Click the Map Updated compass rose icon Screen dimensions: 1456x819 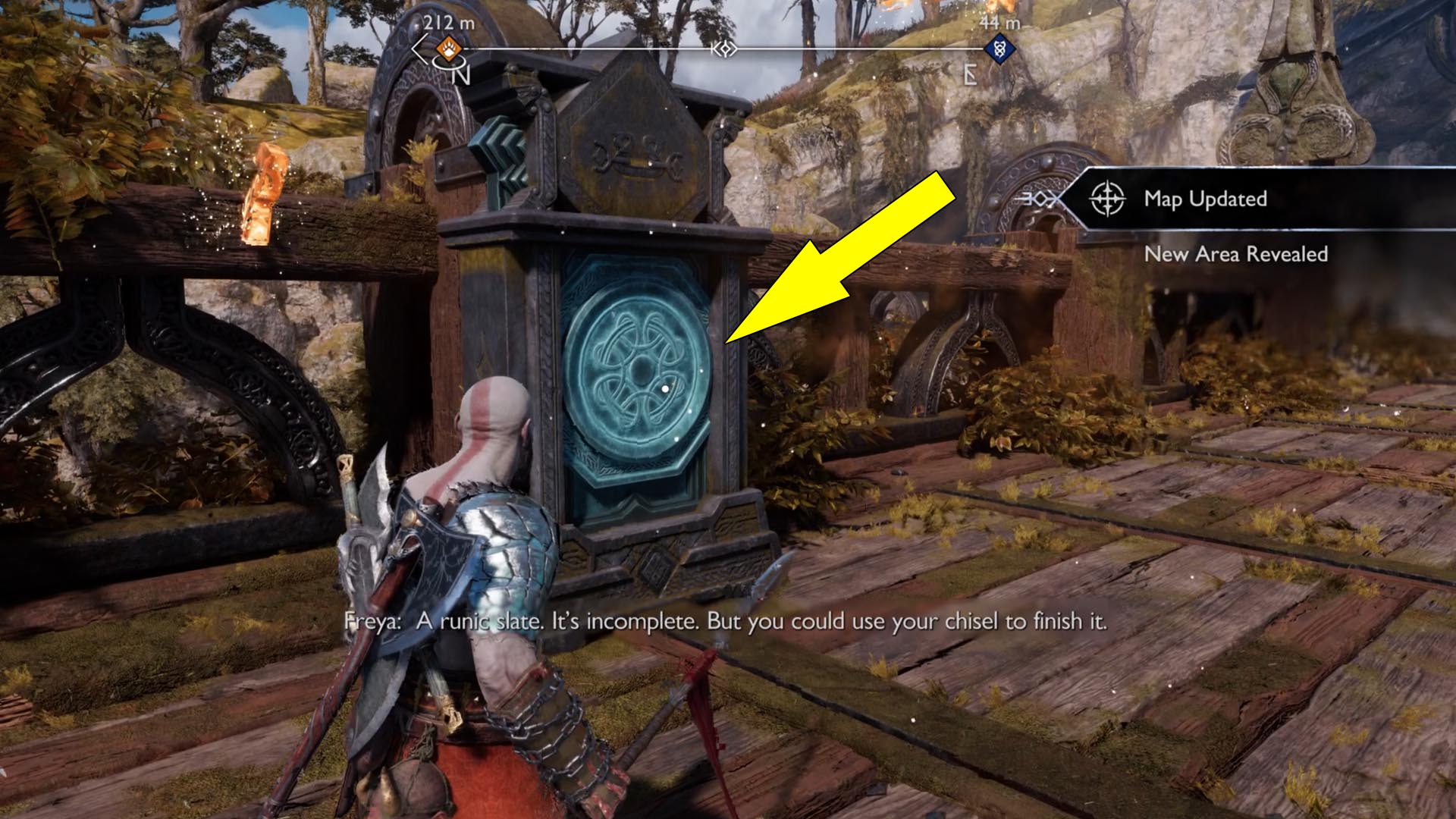(1106, 199)
